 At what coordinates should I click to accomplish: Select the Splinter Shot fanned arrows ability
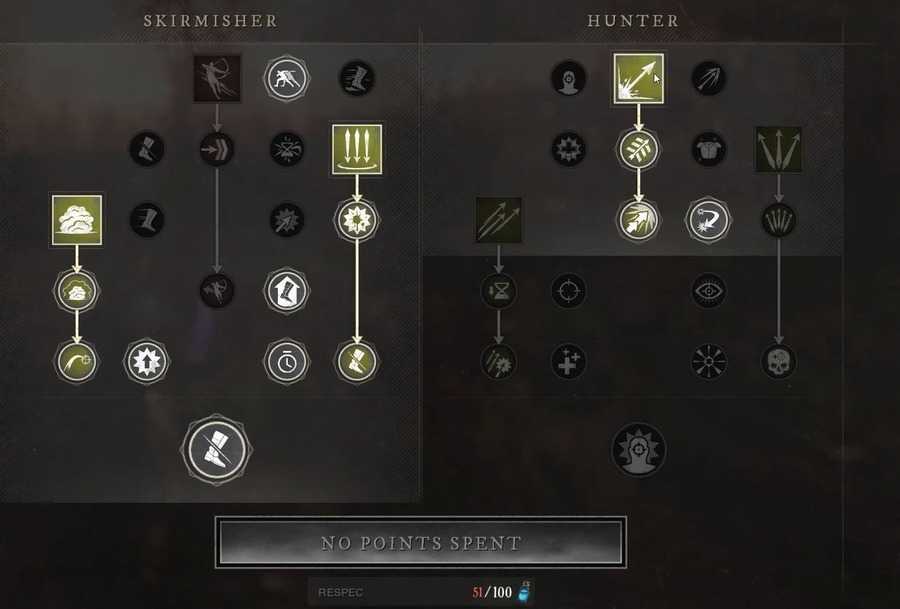(x=779, y=149)
